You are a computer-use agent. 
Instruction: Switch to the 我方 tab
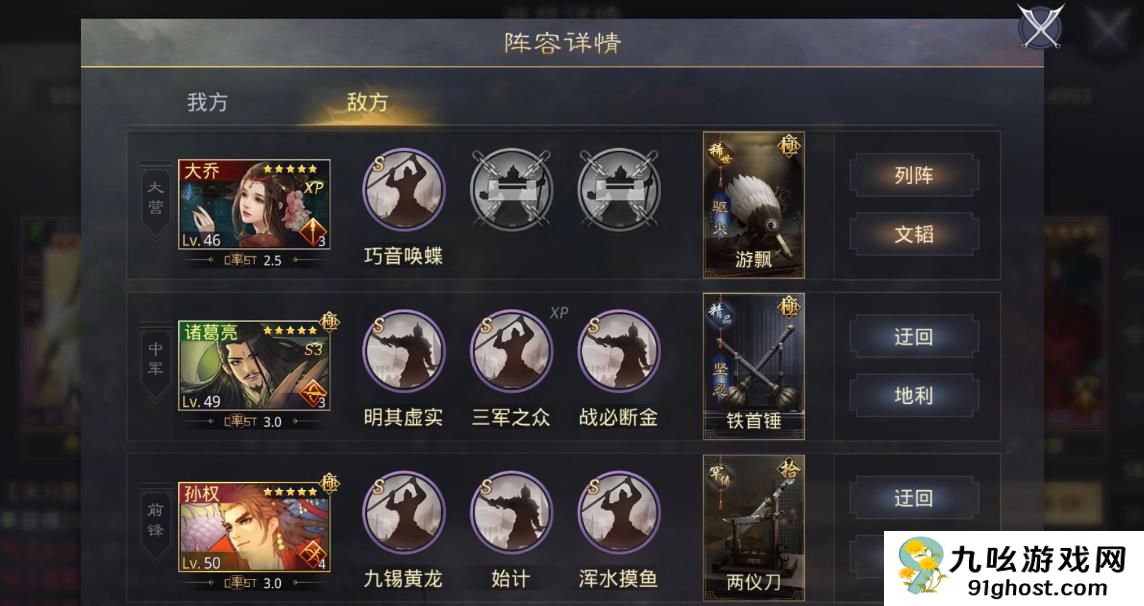point(207,102)
